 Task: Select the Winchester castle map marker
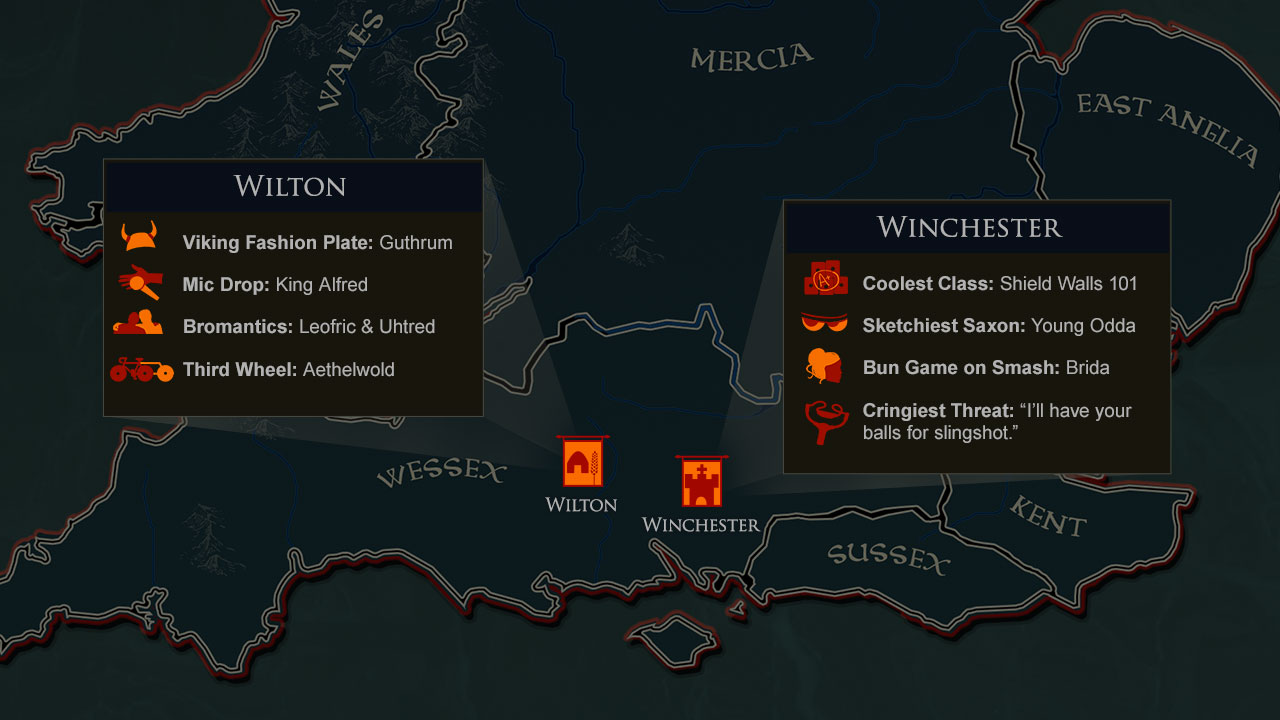(701, 483)
